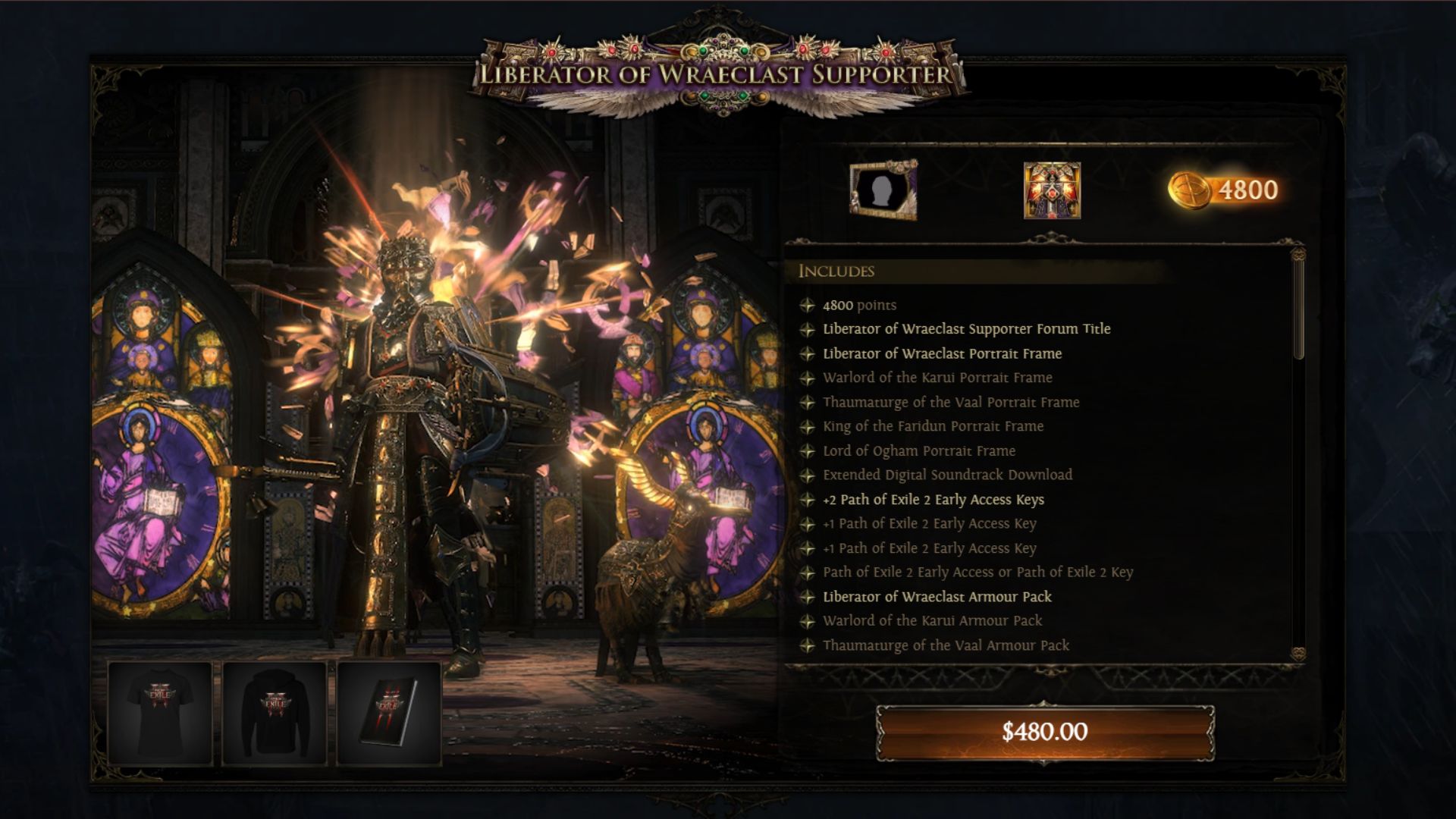Select King of the Faridun Portrait Frame

(x=933, y=426)
